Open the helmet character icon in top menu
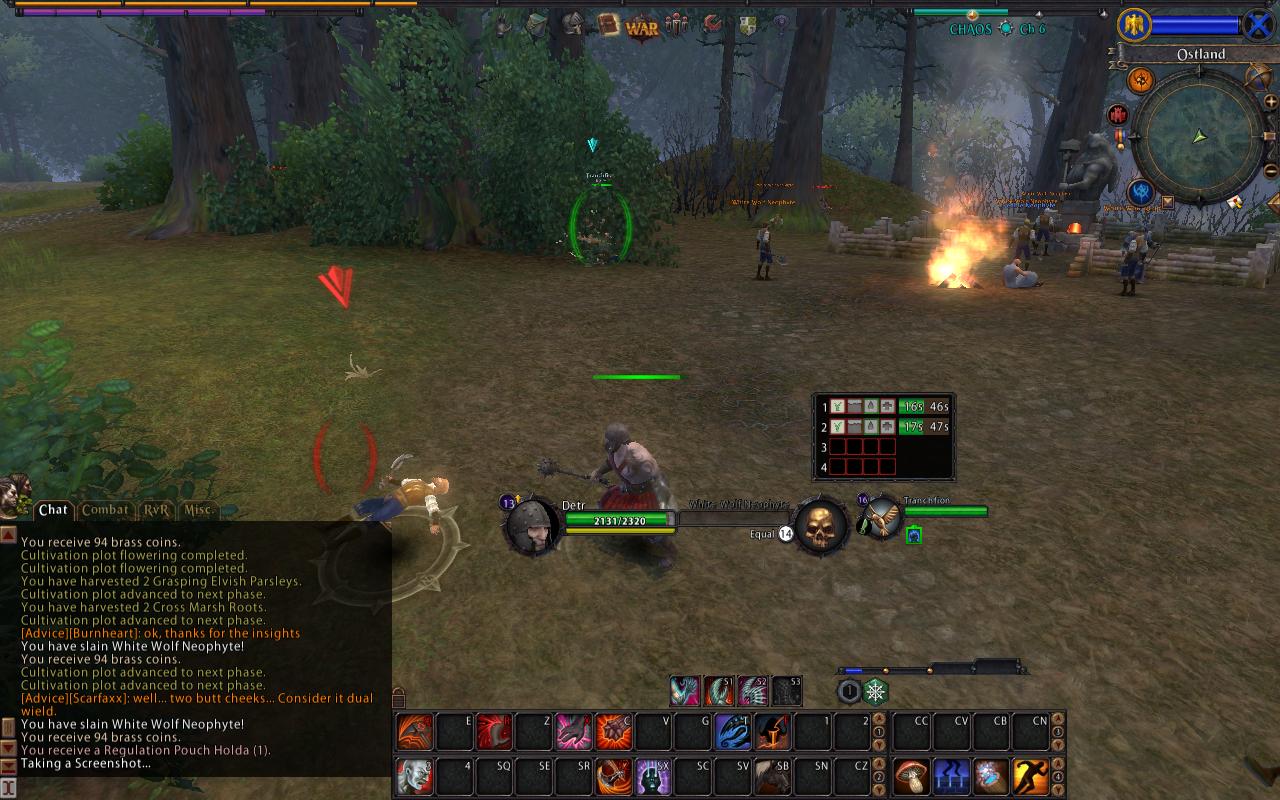 [573, 24]
